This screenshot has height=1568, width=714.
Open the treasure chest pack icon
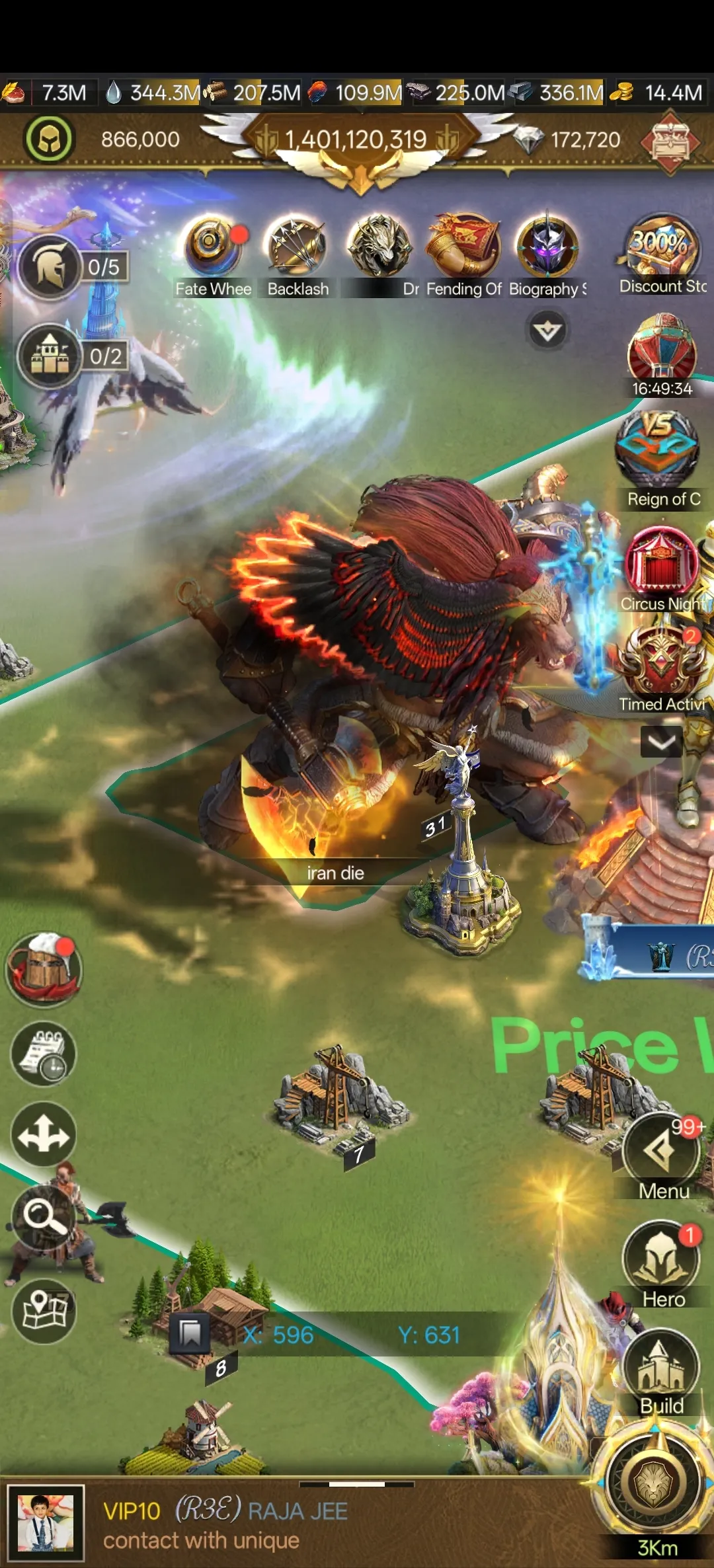click(671, 141)
